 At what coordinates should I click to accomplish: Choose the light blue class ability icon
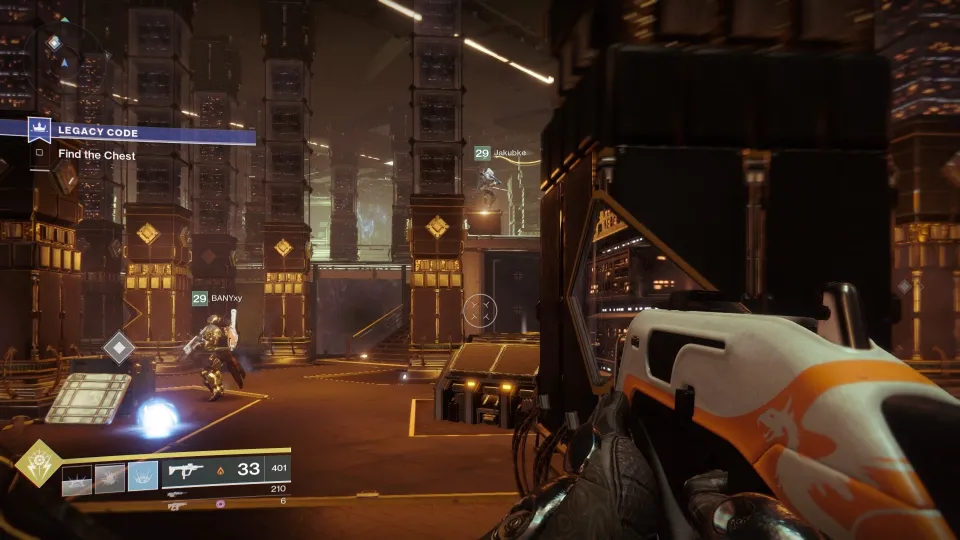coord(143,479)
